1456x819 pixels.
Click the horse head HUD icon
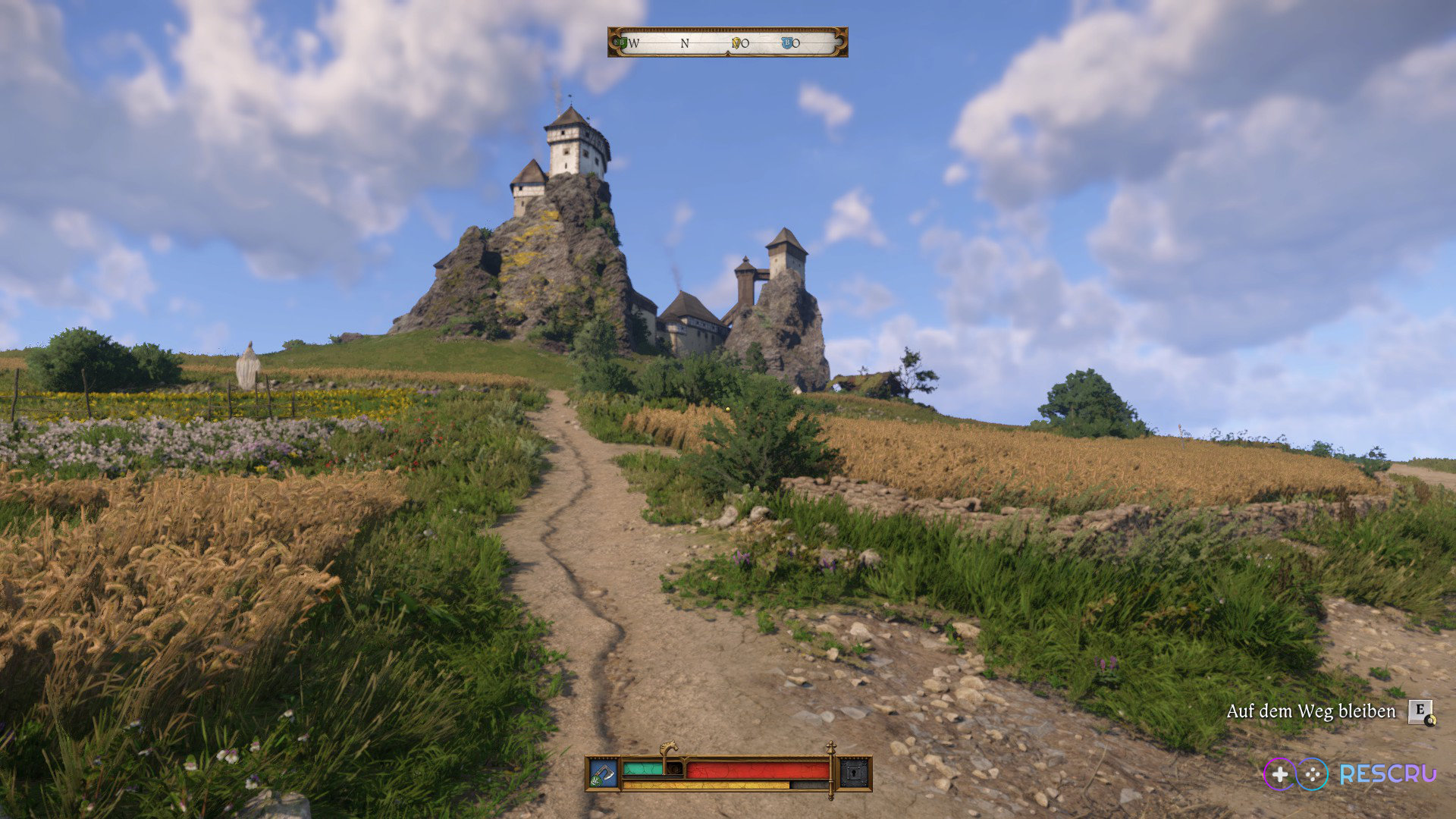(669, 748)
